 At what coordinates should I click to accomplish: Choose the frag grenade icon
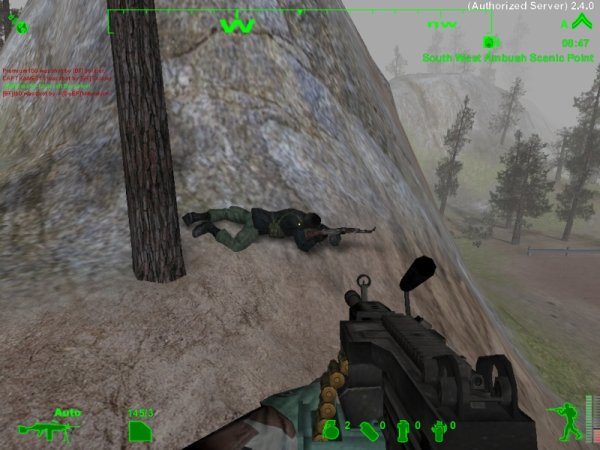point(333,430)
